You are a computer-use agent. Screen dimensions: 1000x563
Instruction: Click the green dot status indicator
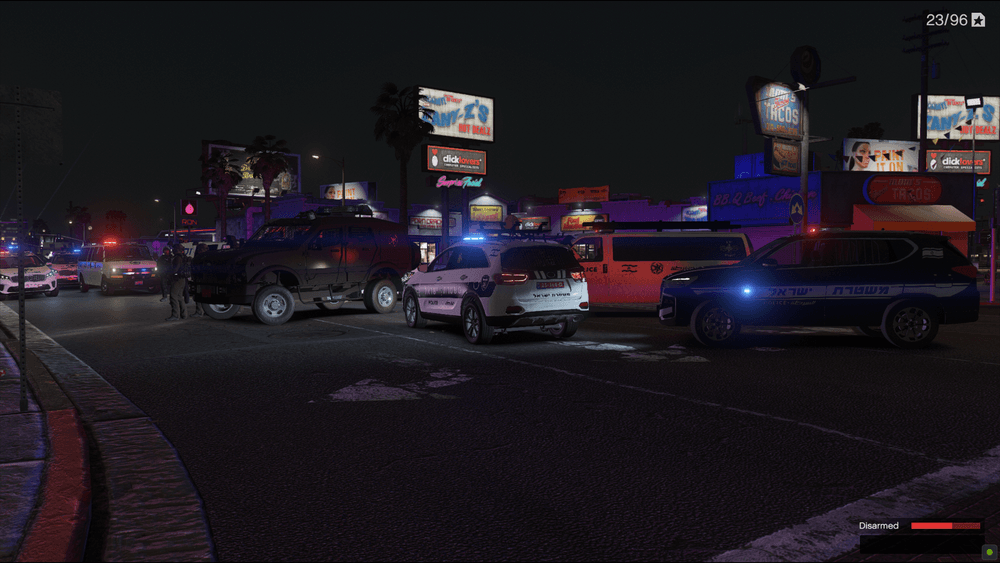989,551
